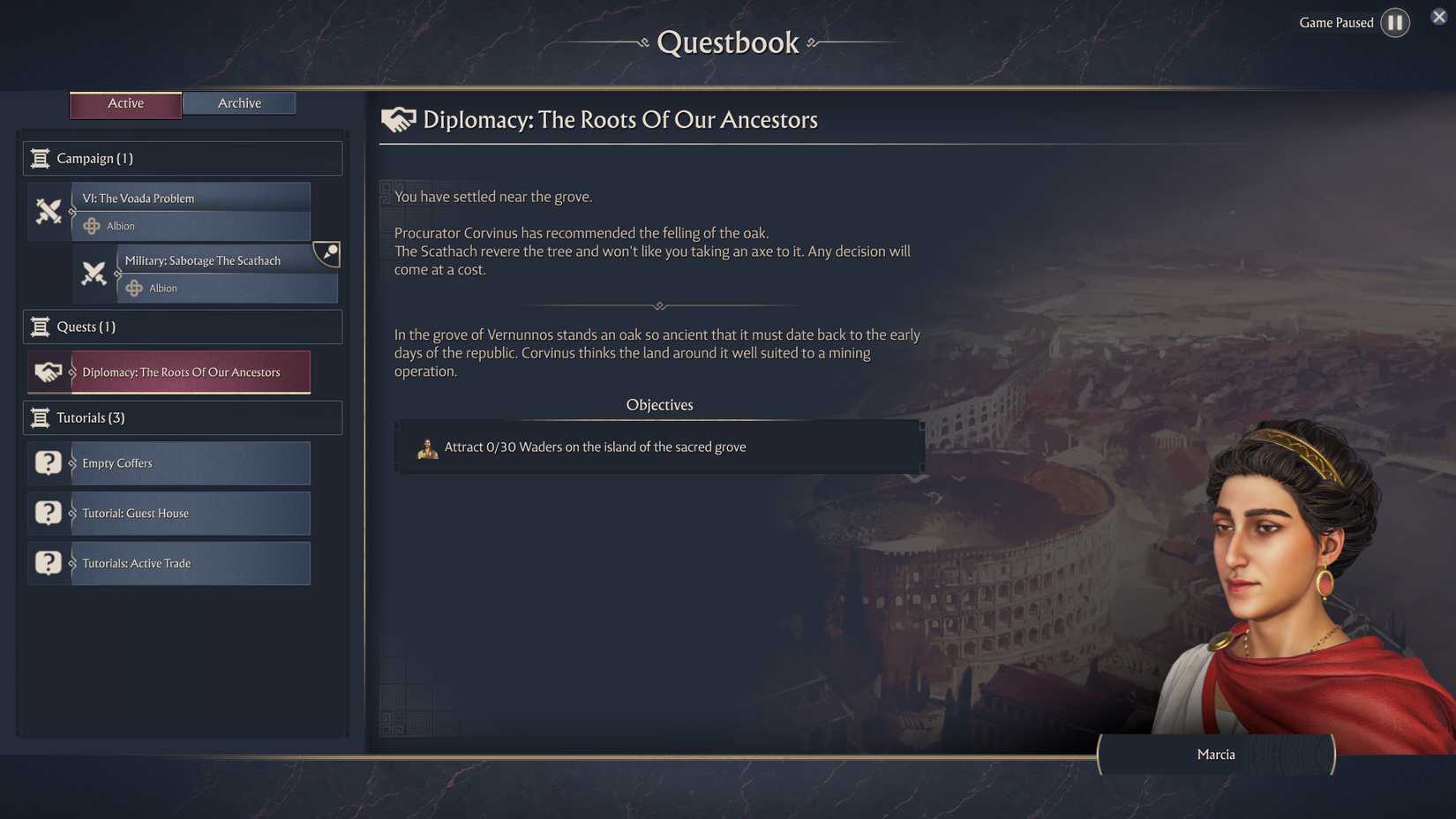The image size is (1456, 819).
Task: Switch to the Archive tab
Action: click(x=238, y=102)
